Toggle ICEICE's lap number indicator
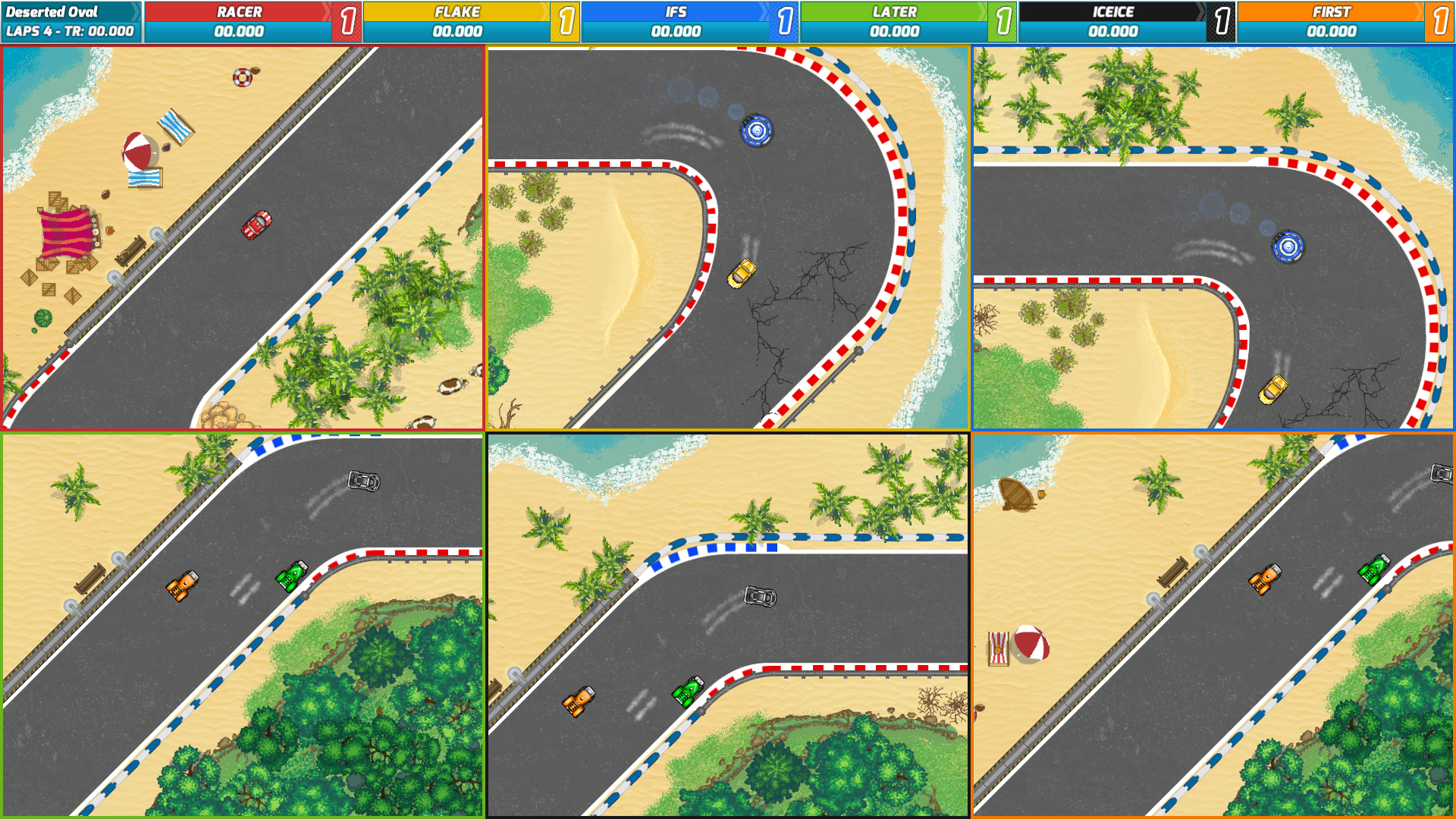1456x819 pixels. [1223, 20]
